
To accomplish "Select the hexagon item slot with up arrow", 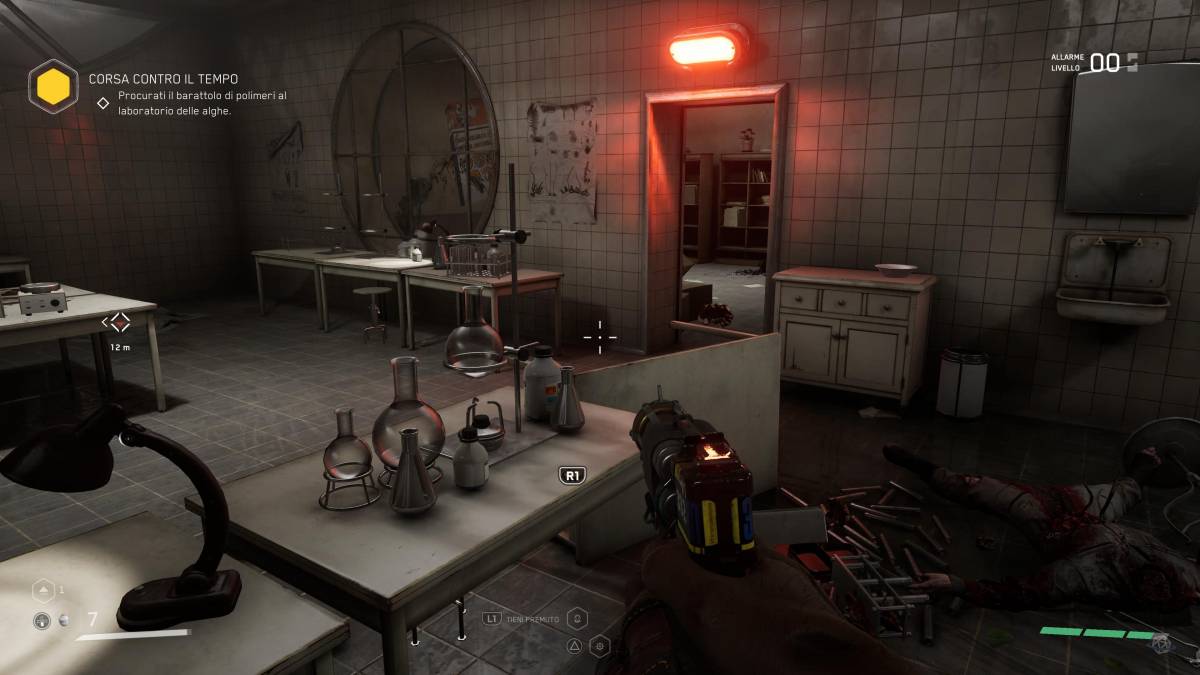I will pos(45,591).
